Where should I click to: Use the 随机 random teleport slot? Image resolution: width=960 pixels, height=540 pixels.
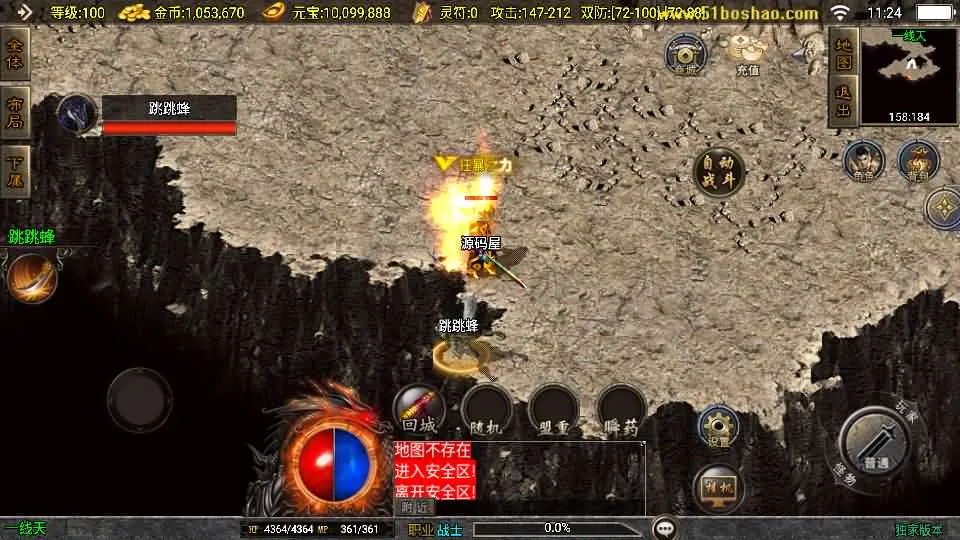point(486,410)
